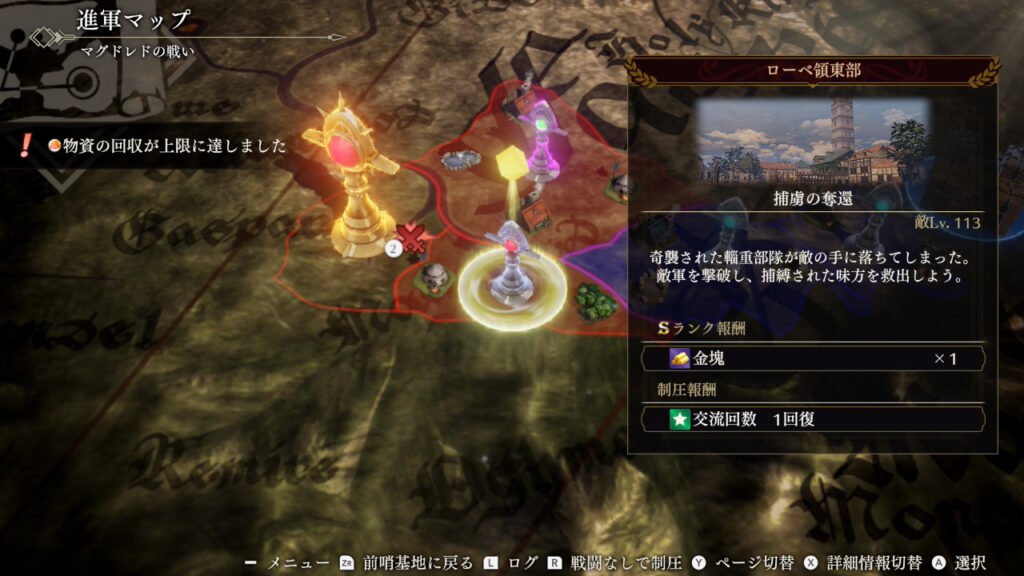View the ローベ領東部 mission thumbnail image
The image size is (1024, 576).
[812, 138]
